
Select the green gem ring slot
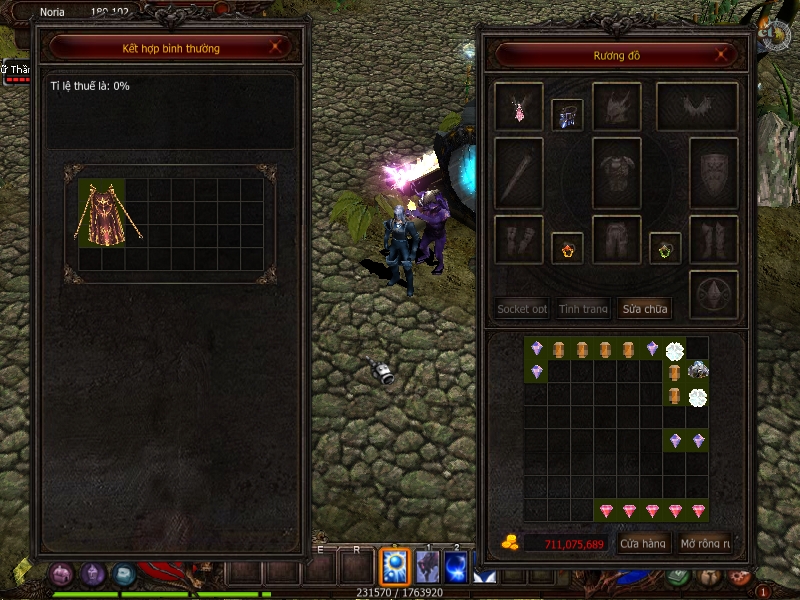[665, 248]
